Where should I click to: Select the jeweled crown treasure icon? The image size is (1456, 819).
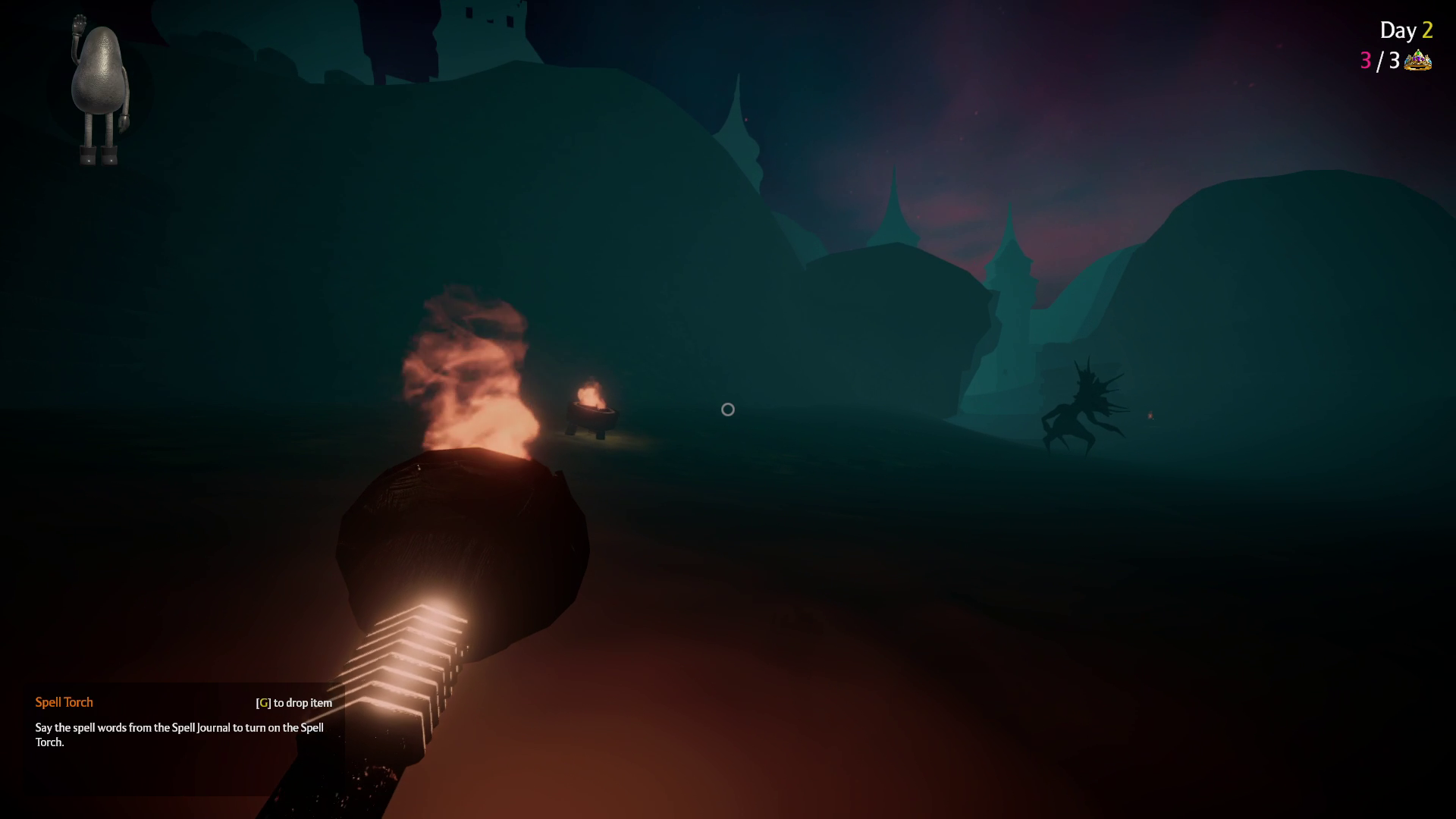tap(1417, 61)
